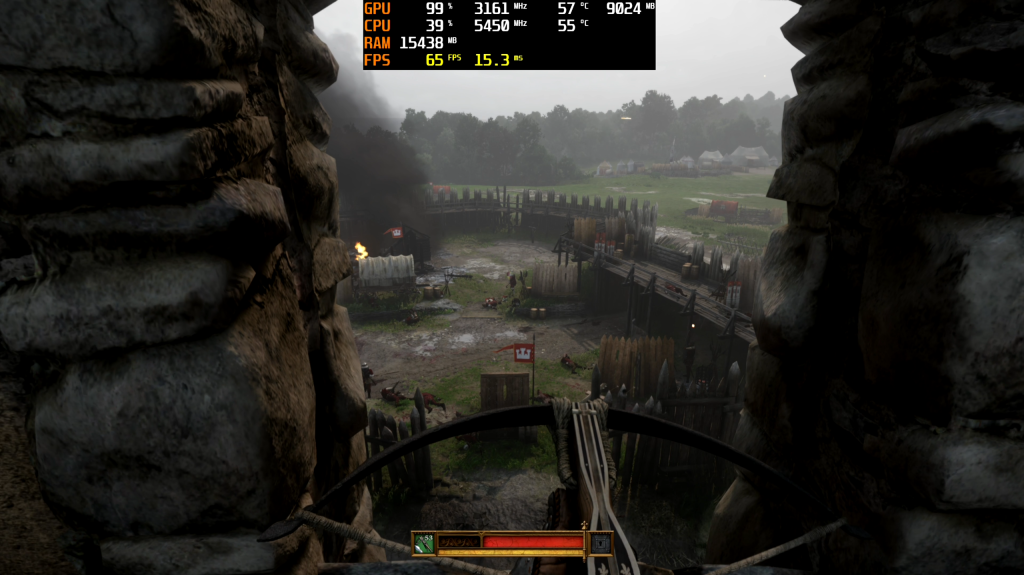Viewport: 1024px width, 575px height.
Task: Select the crossbow bolt ammo slot
Action: point(424,543)
